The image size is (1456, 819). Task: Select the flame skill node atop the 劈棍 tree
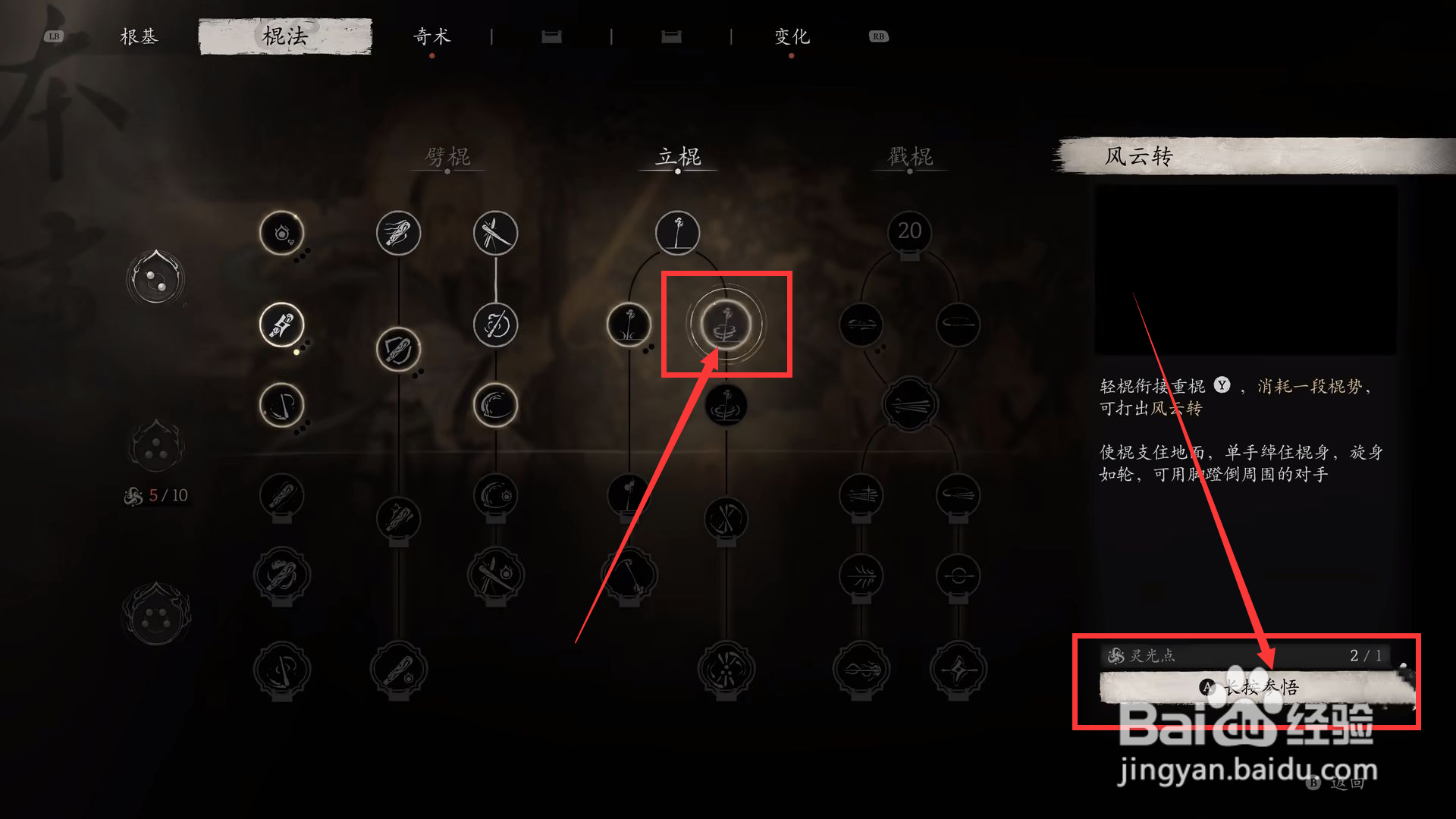[x=281, y=234]
